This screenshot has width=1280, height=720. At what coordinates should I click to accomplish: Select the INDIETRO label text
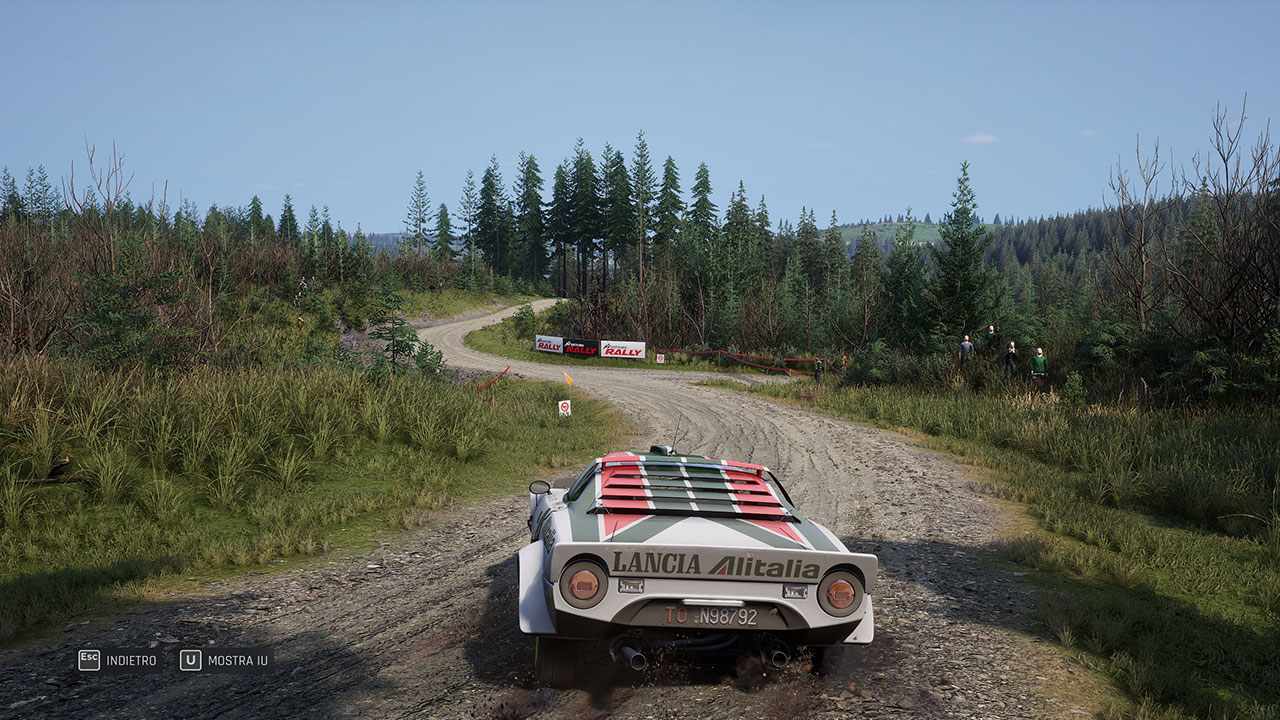pyautogui.click(x=131, y=659)
